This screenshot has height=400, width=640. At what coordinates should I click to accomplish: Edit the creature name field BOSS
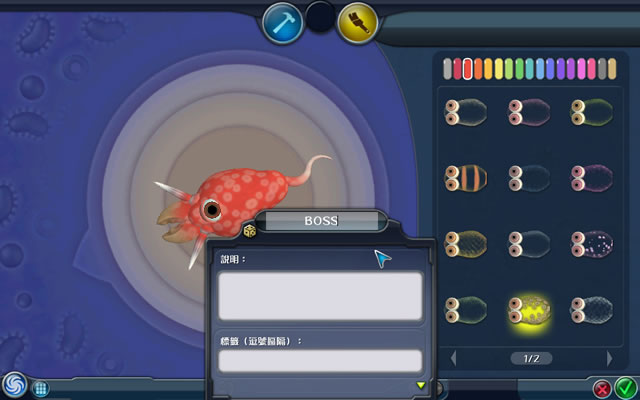click(320, 222)
